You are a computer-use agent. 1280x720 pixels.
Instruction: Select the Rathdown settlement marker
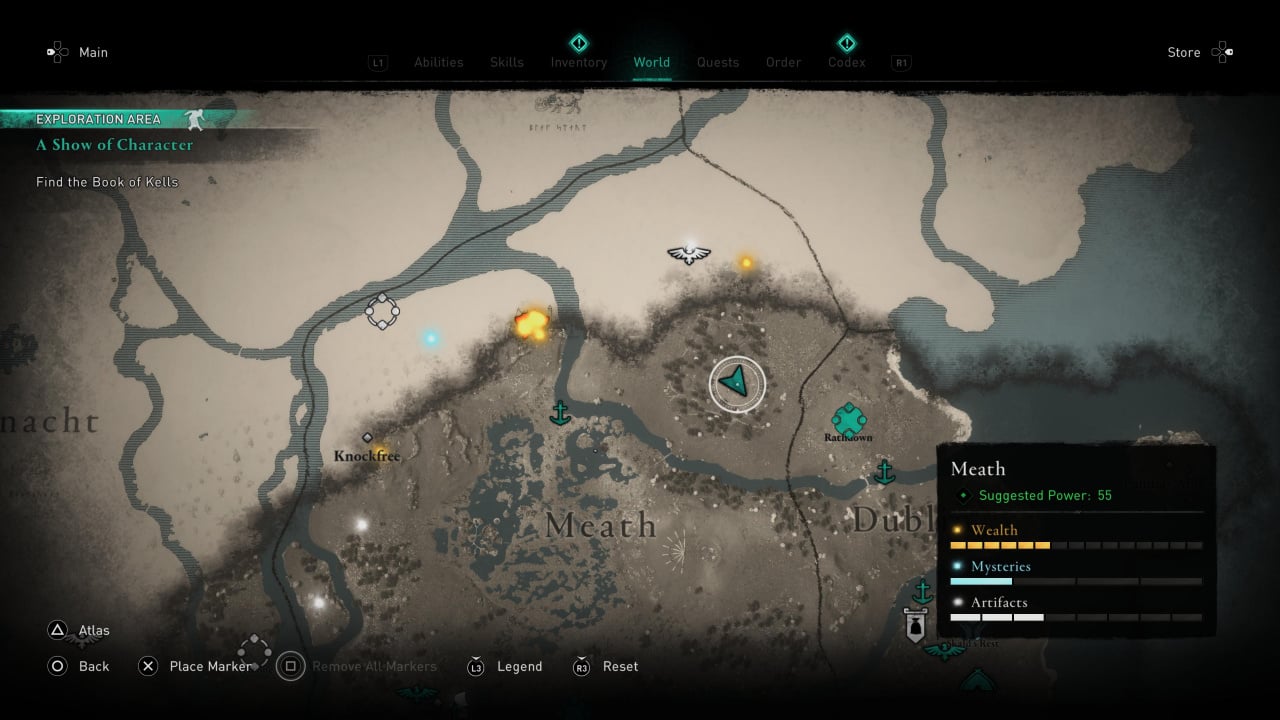tap(848, 420)
